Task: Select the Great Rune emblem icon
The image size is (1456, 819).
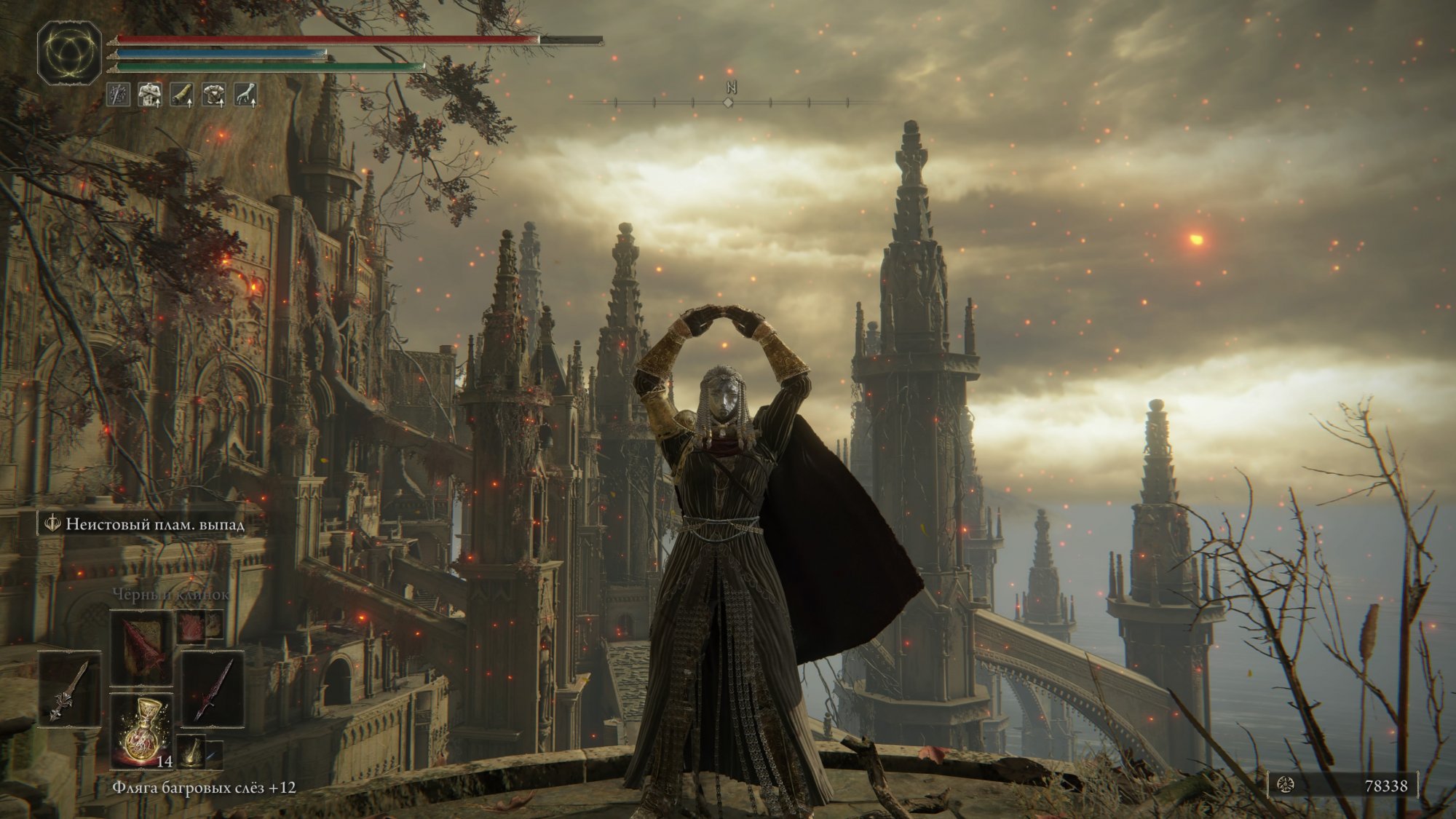Action: click(x=70, y=52)
